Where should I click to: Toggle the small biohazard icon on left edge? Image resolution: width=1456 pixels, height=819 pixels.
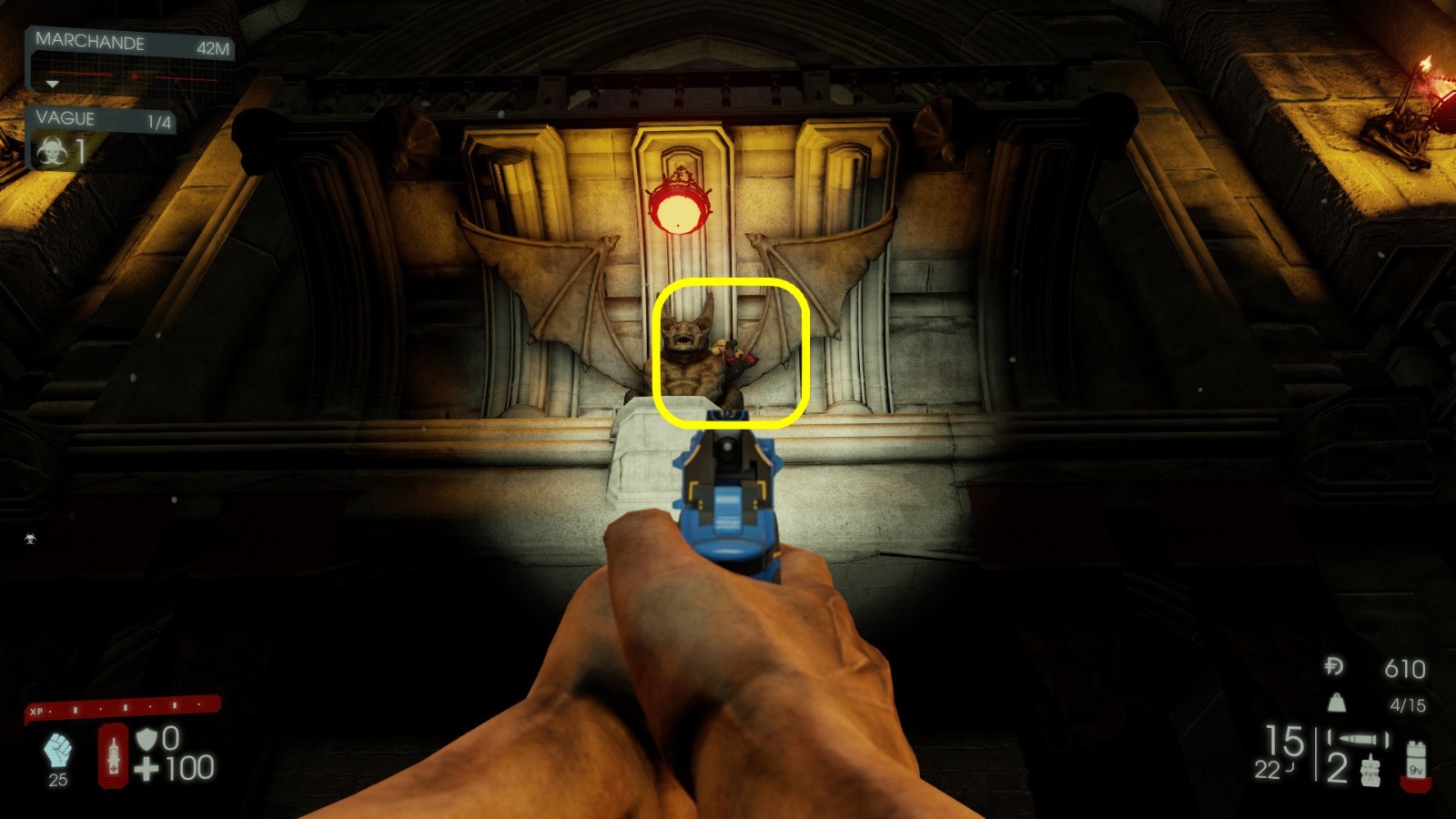(x=29, y=539)
